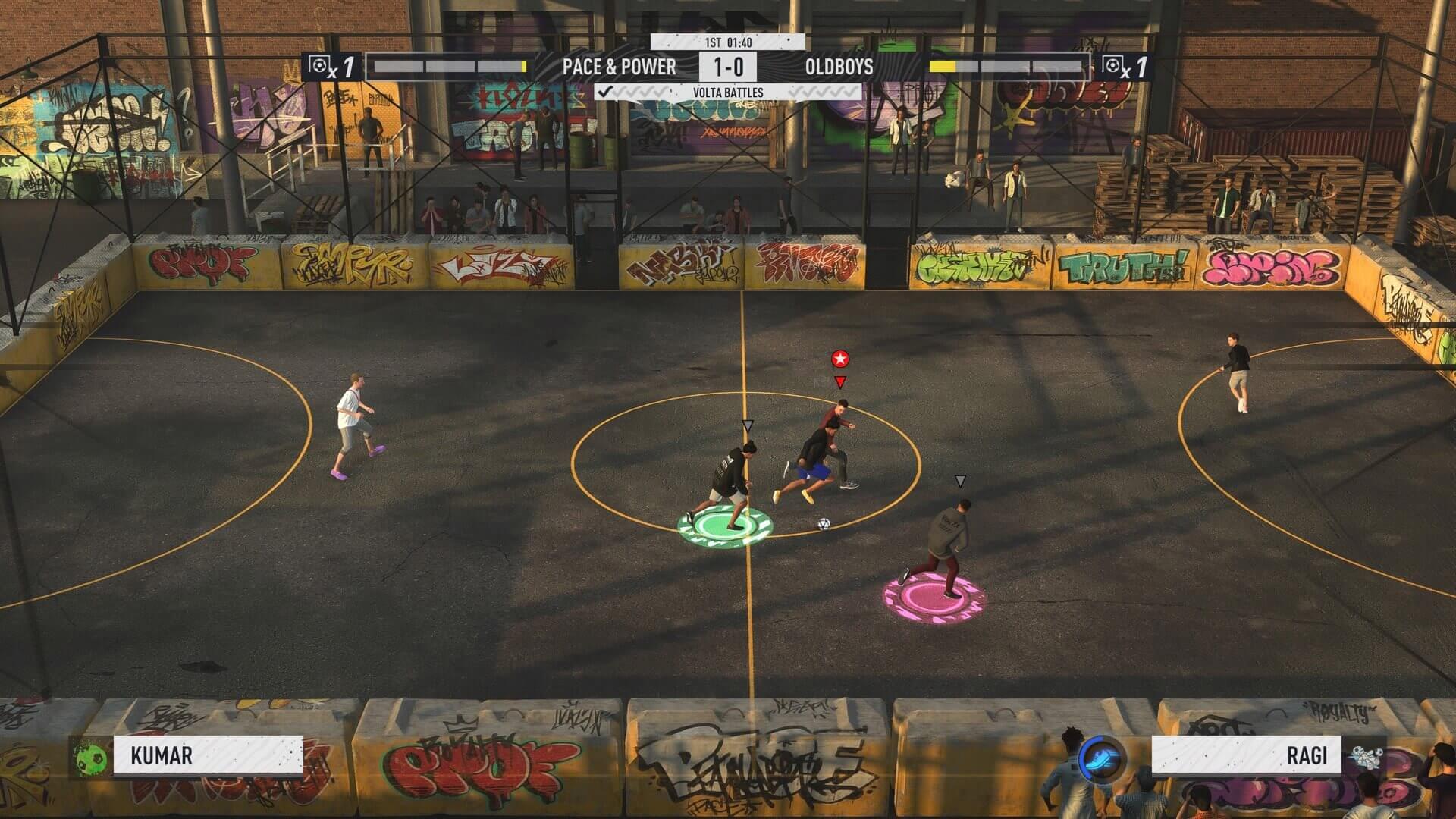Activate the blue boot ability icon
The height and width of the screenshot is (819, 1456).
pyautogui.click(x=1101, y=758)
